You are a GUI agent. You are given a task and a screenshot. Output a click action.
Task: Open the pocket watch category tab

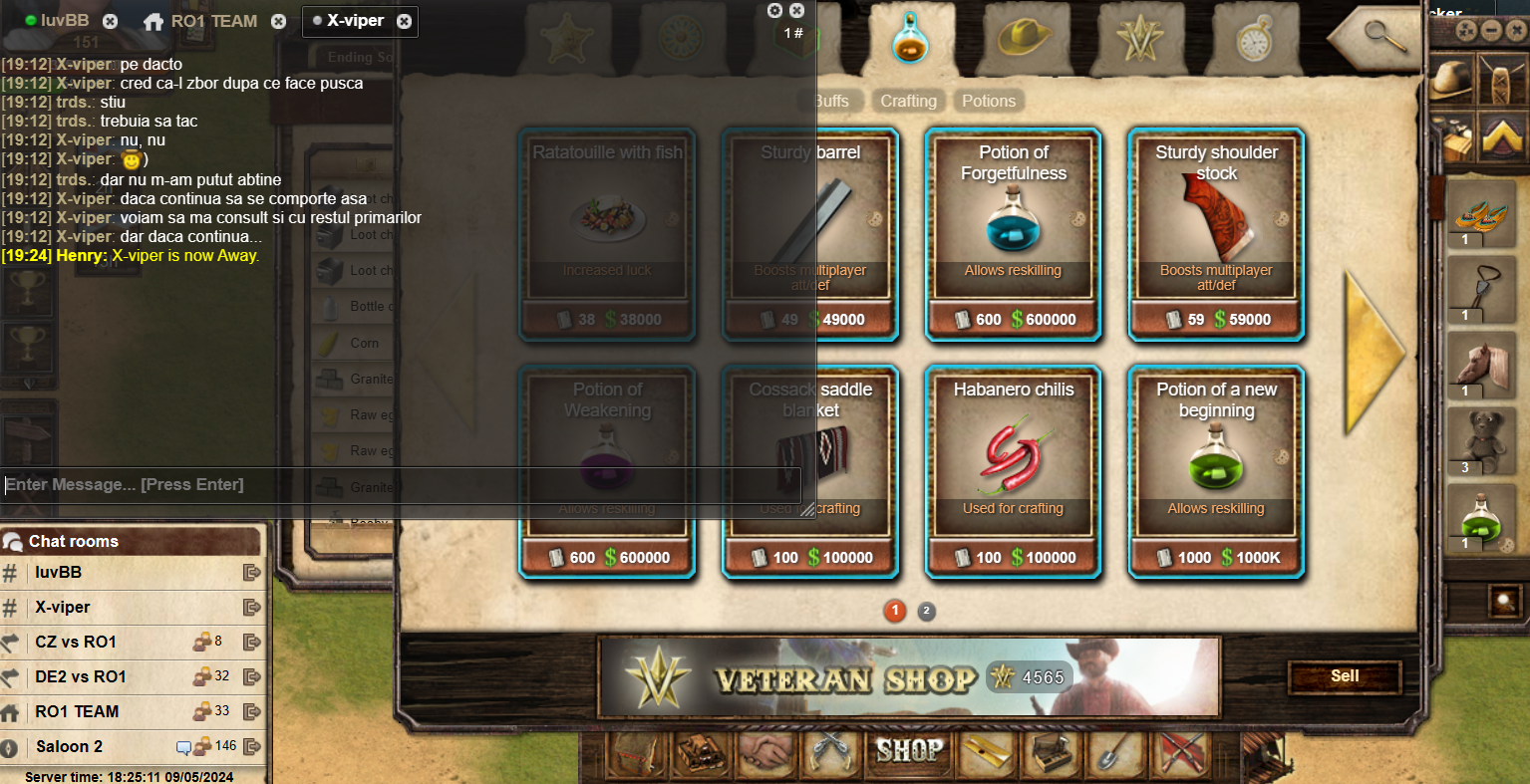click(x=1253, y=38)
